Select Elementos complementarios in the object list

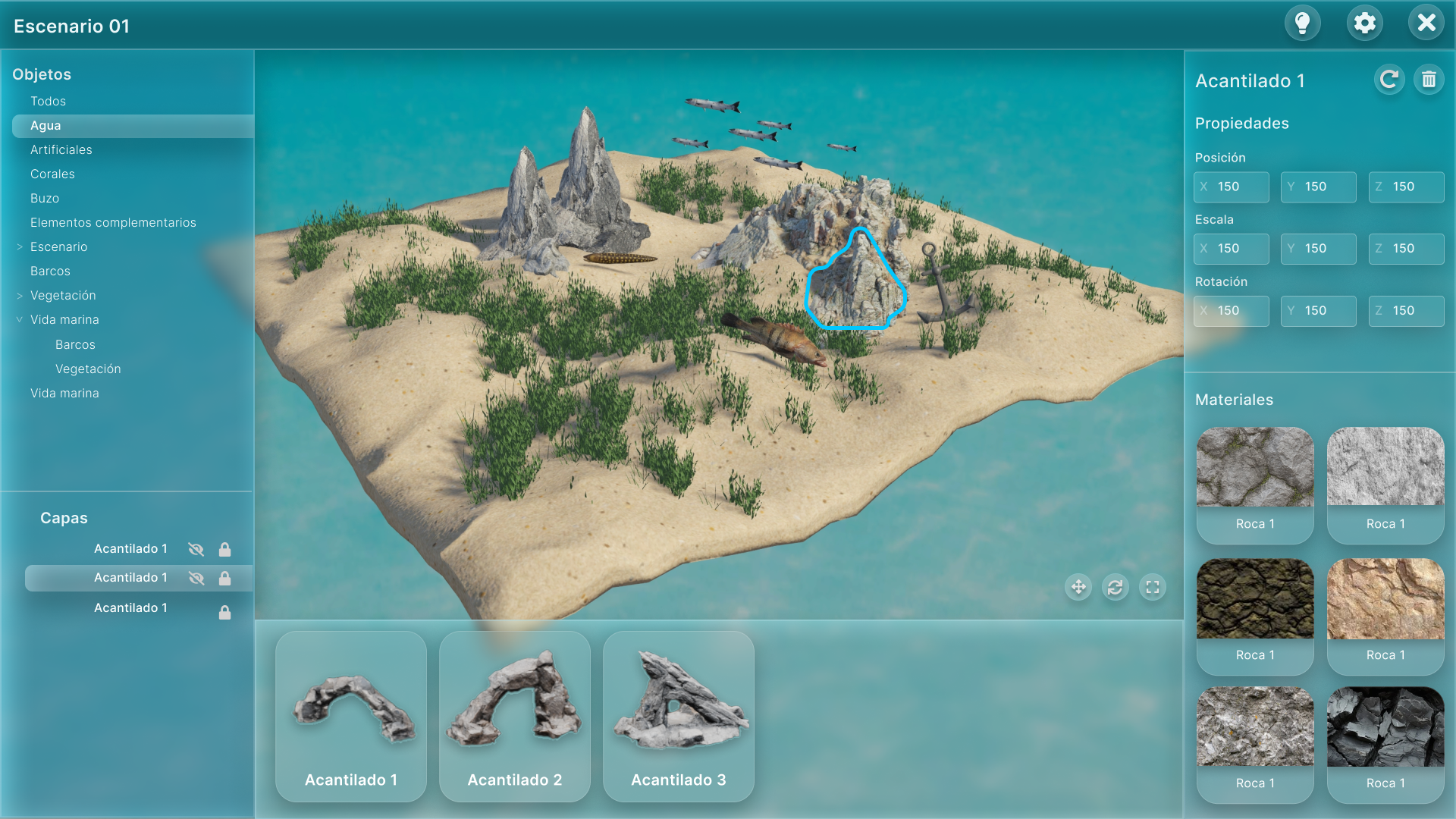pos(113,223)
